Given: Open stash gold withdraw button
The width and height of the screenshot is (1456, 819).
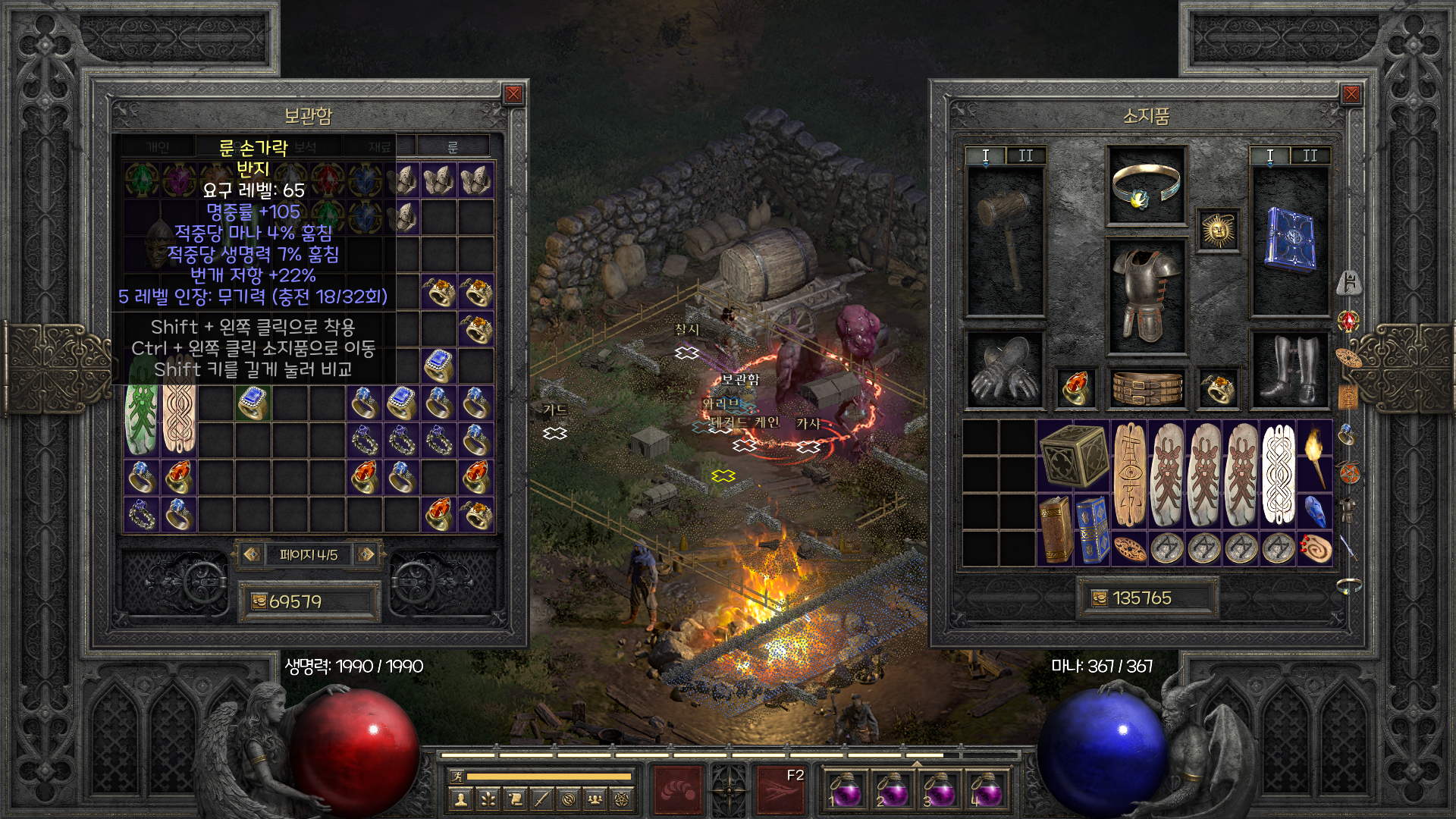Looking at the screenshot, I should pos(259,601).
